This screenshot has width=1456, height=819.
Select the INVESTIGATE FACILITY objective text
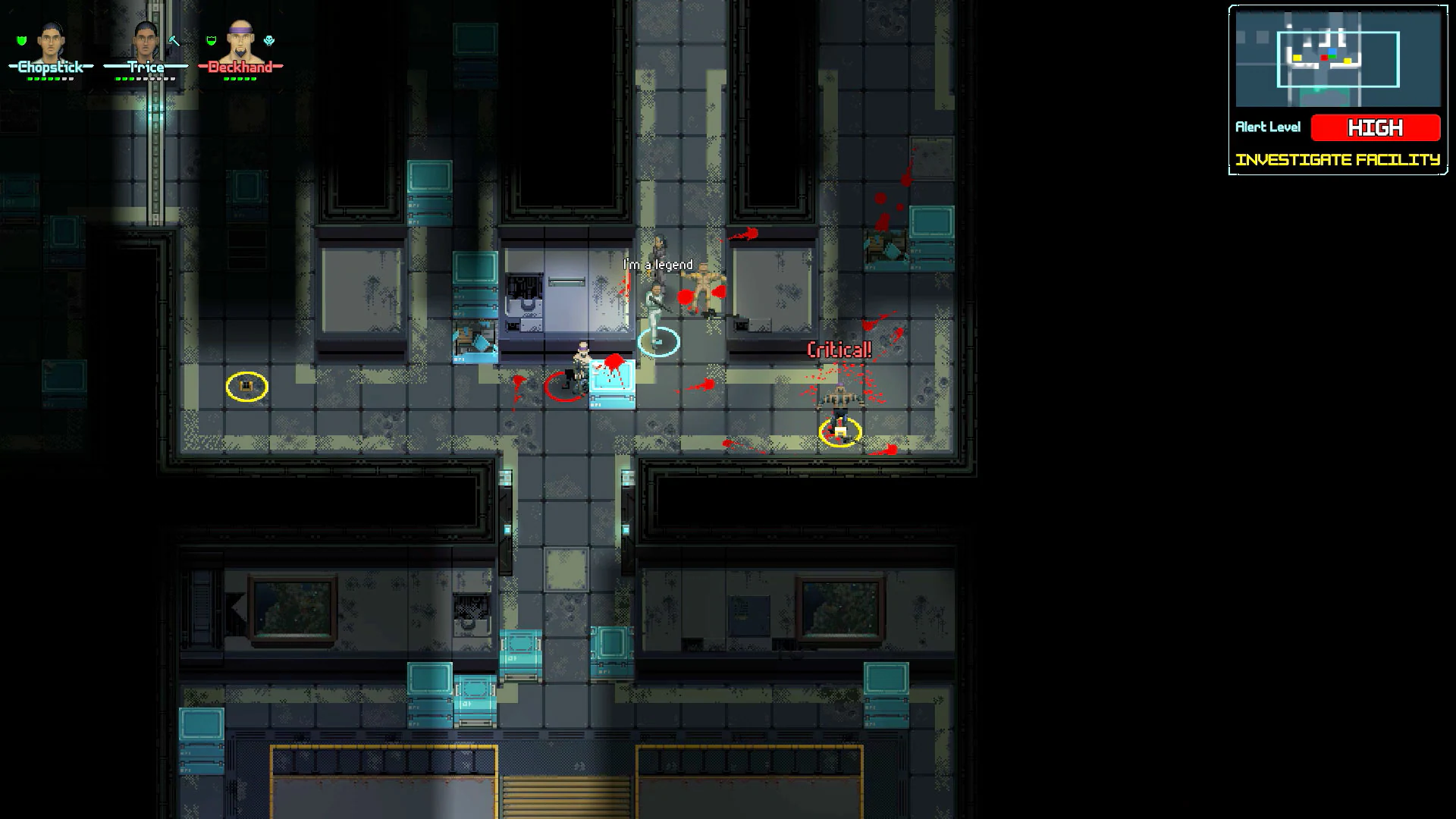(1338, 159)
